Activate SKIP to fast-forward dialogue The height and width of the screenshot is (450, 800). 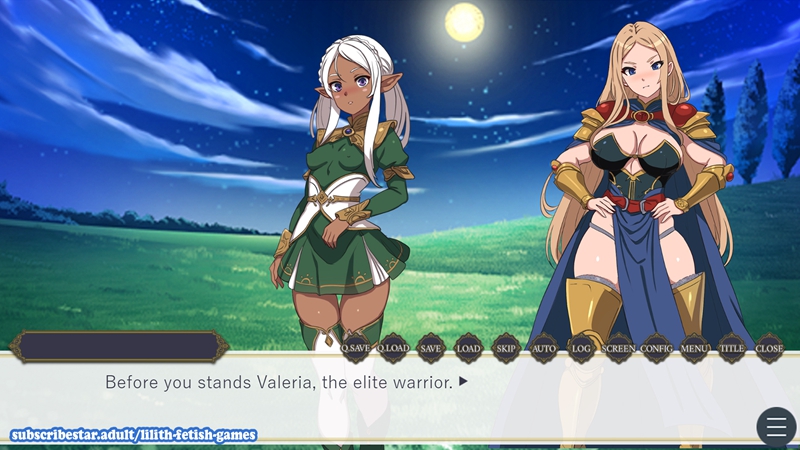tap(506, 348)
